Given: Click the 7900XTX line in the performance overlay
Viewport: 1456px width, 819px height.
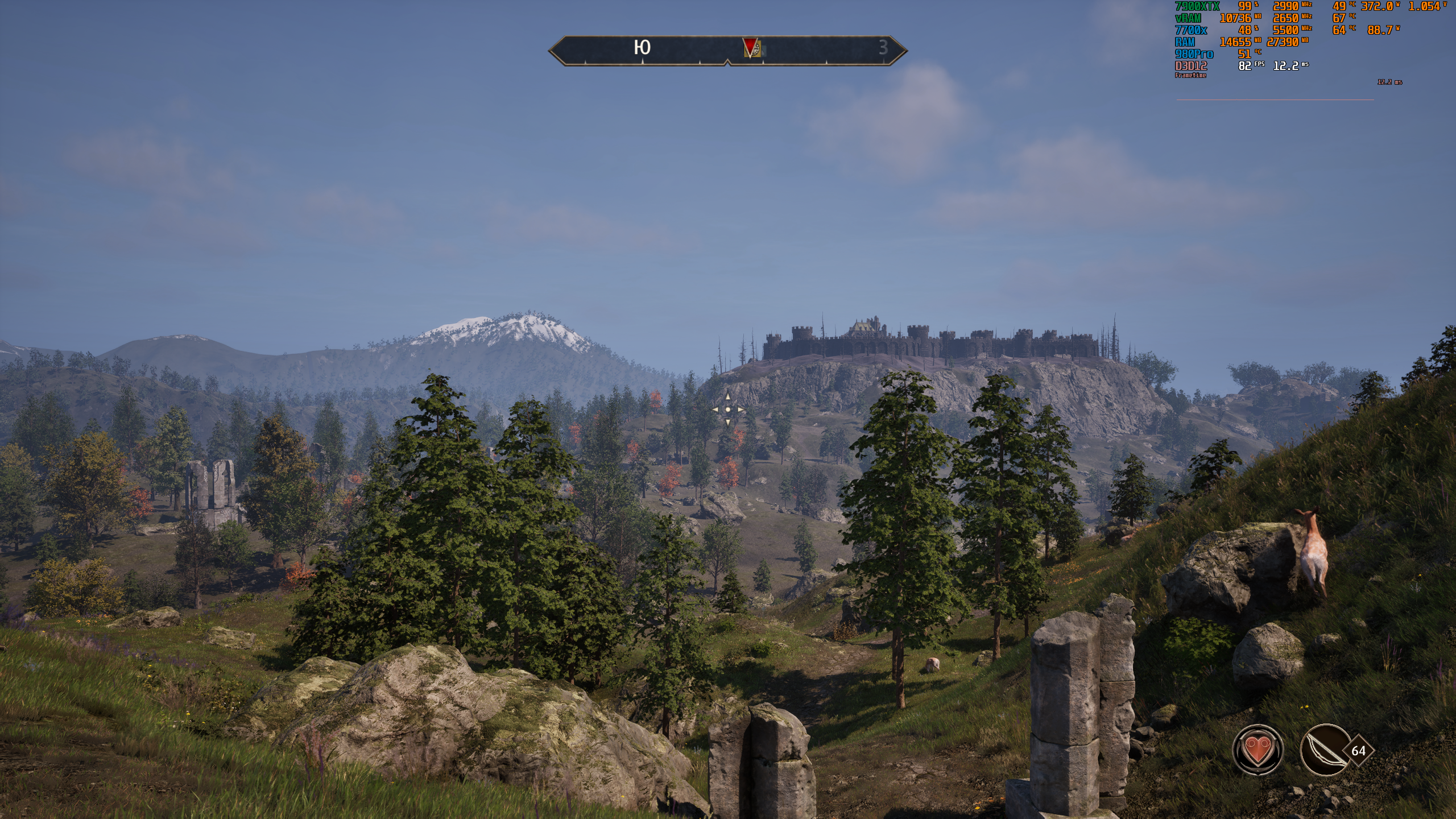Looking at the screenshot, I should pos(1197,6).
